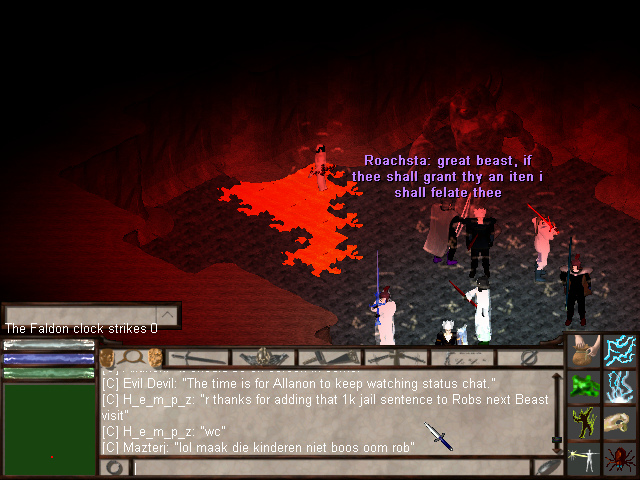The image size is (640, 480).
Task: Select the clenched fist skill icon
Action: (620, 423)
